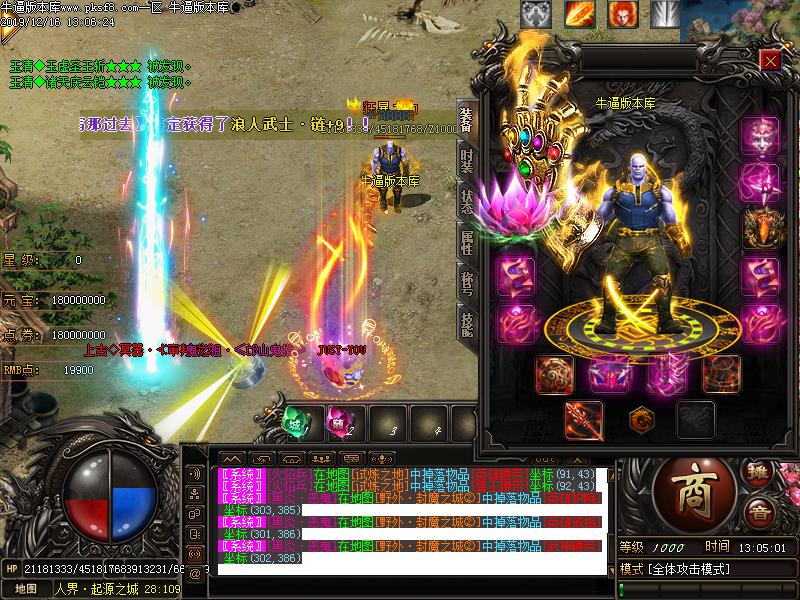Use the pink gem hotbar slot
Screen dimensions: 800x600
tap(338, 421)
